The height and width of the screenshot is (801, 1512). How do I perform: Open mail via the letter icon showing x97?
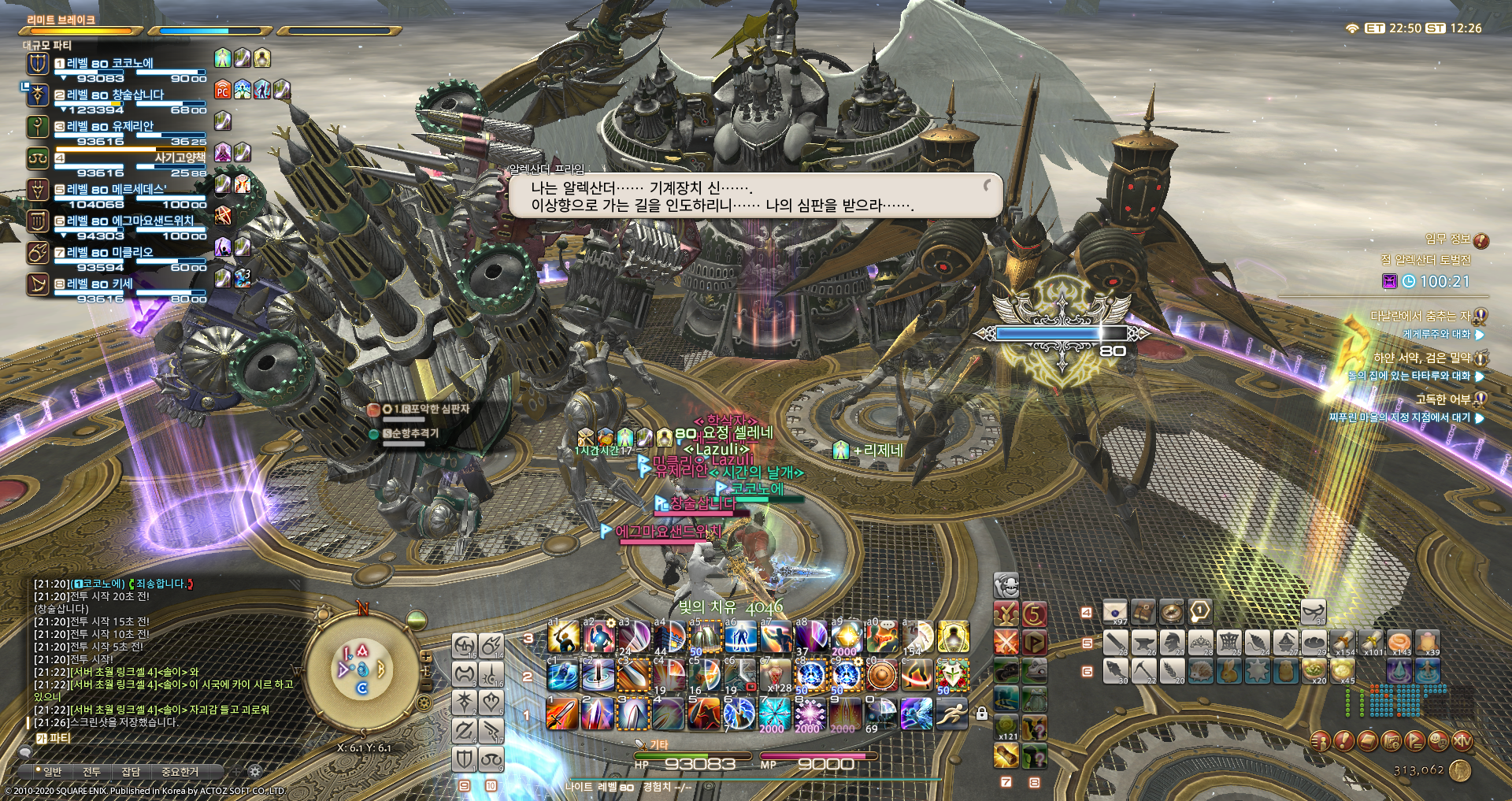point(1114,611)
